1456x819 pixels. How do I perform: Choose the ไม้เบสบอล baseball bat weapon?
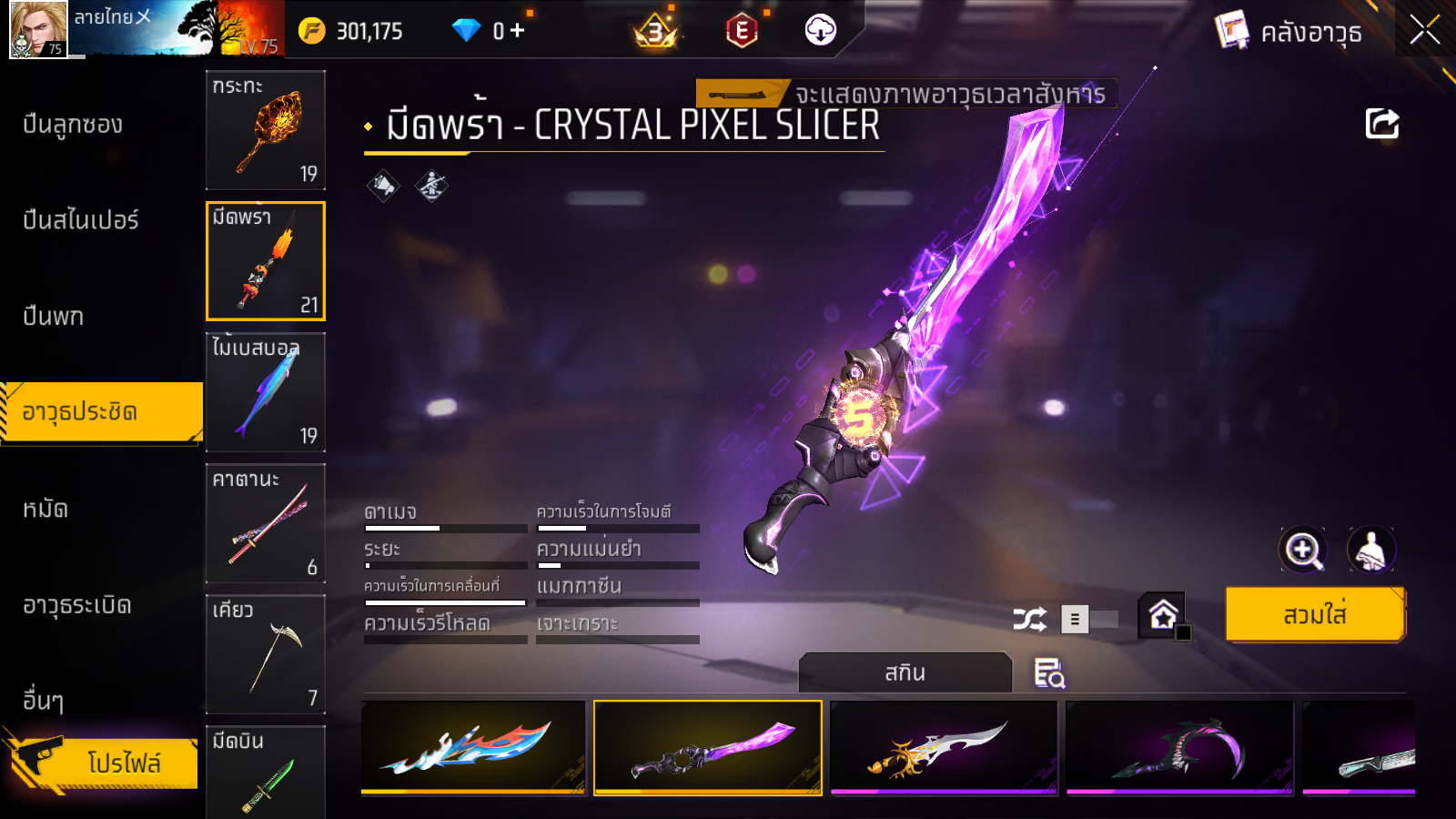(x=266, y=392)
